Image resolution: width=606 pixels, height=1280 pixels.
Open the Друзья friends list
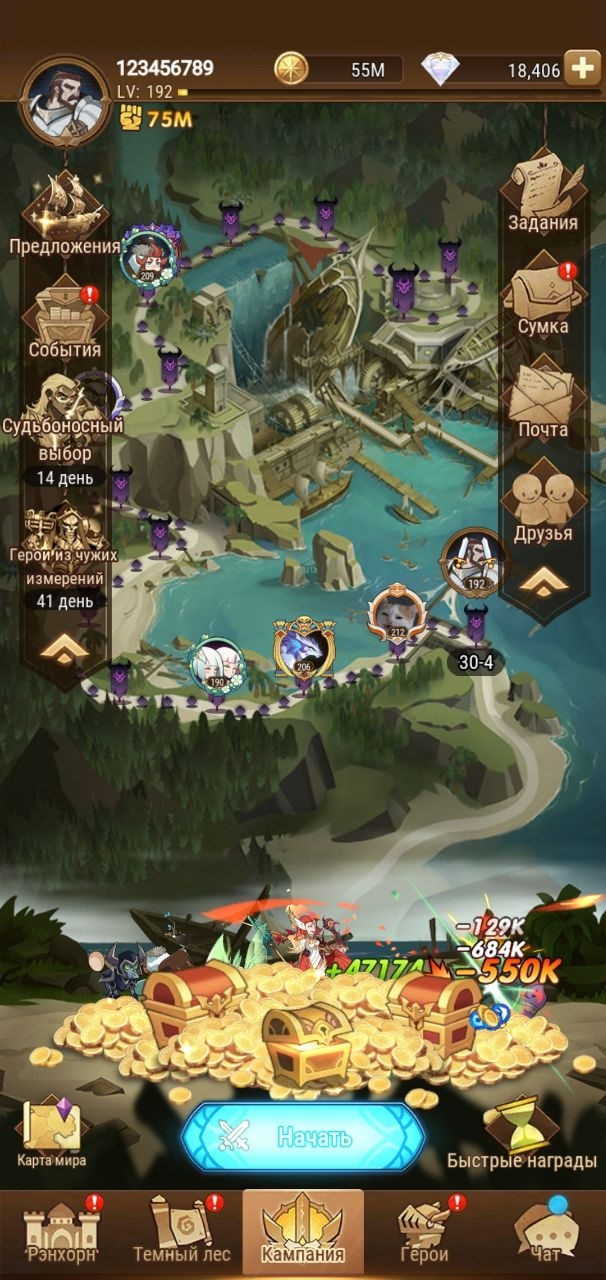(542, 503)
